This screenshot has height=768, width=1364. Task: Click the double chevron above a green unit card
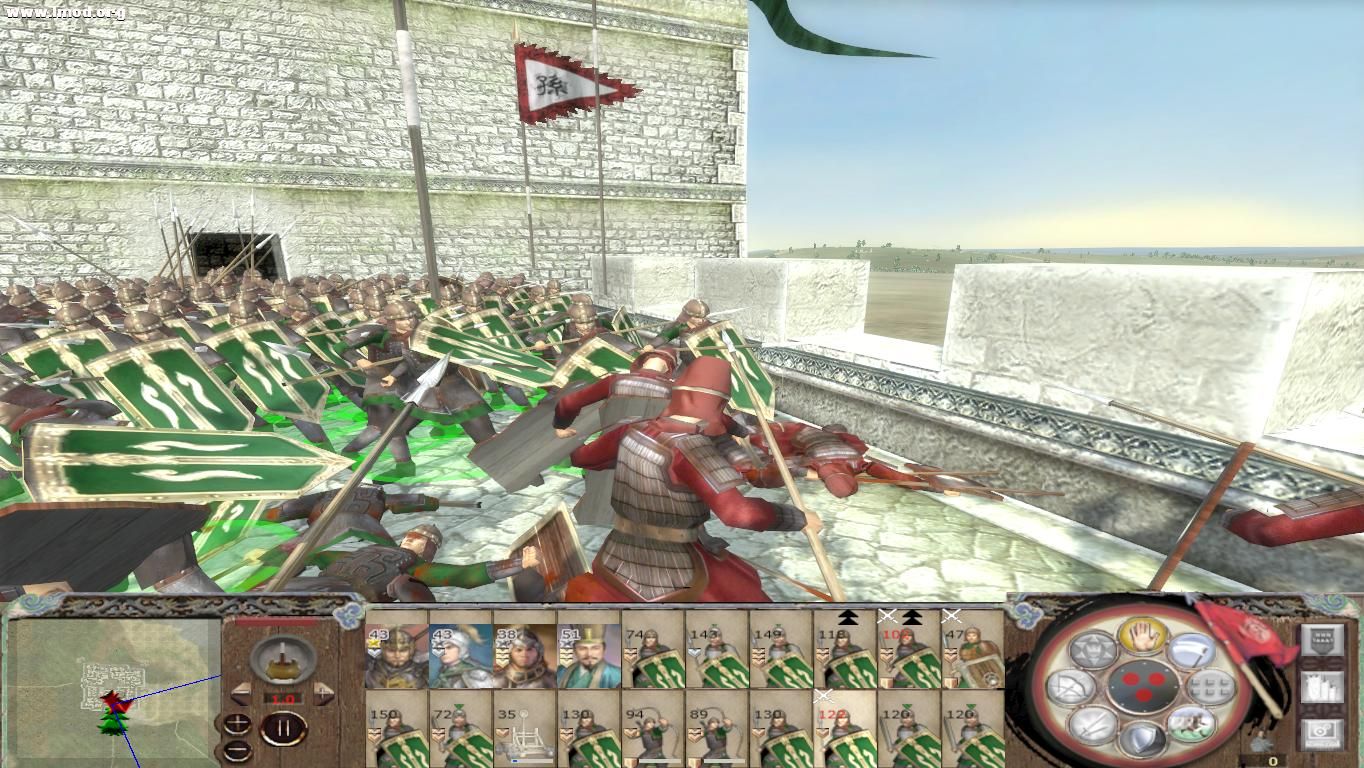coord(847,619)
